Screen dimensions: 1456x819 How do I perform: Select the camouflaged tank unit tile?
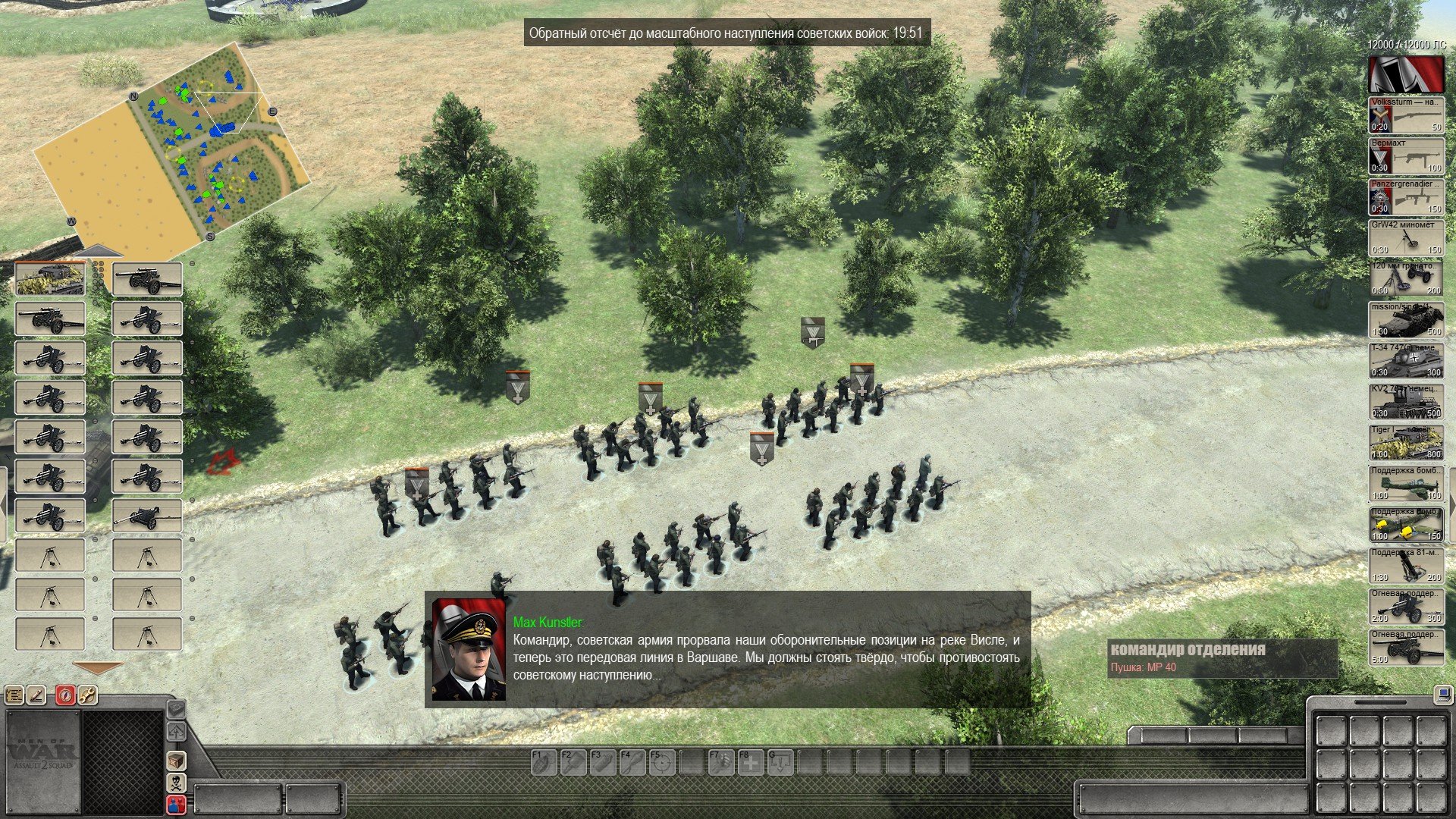pos(50,279)
